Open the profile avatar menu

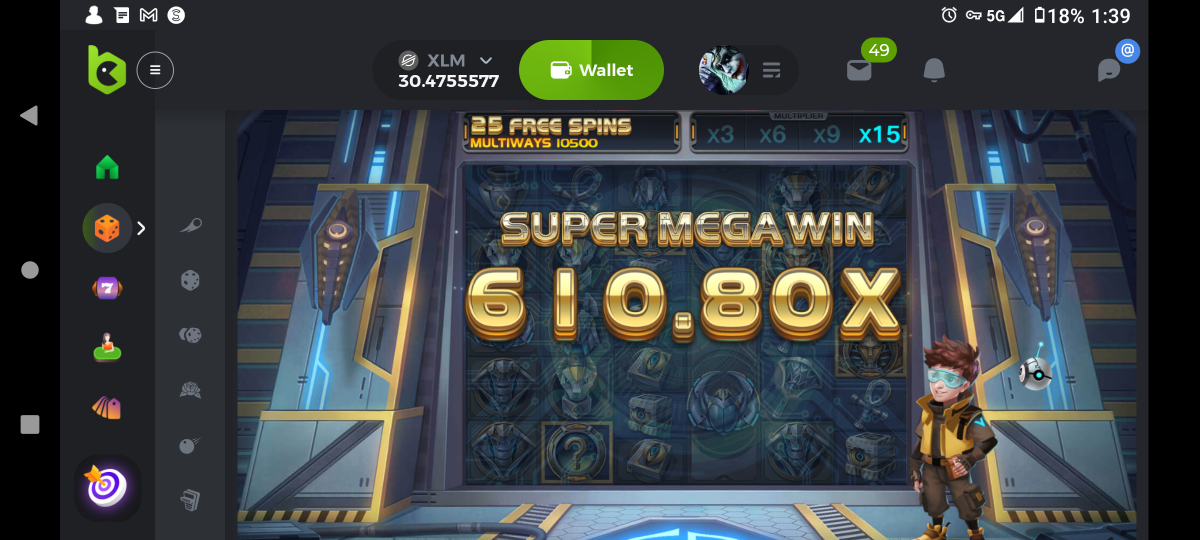pos(723,70)
